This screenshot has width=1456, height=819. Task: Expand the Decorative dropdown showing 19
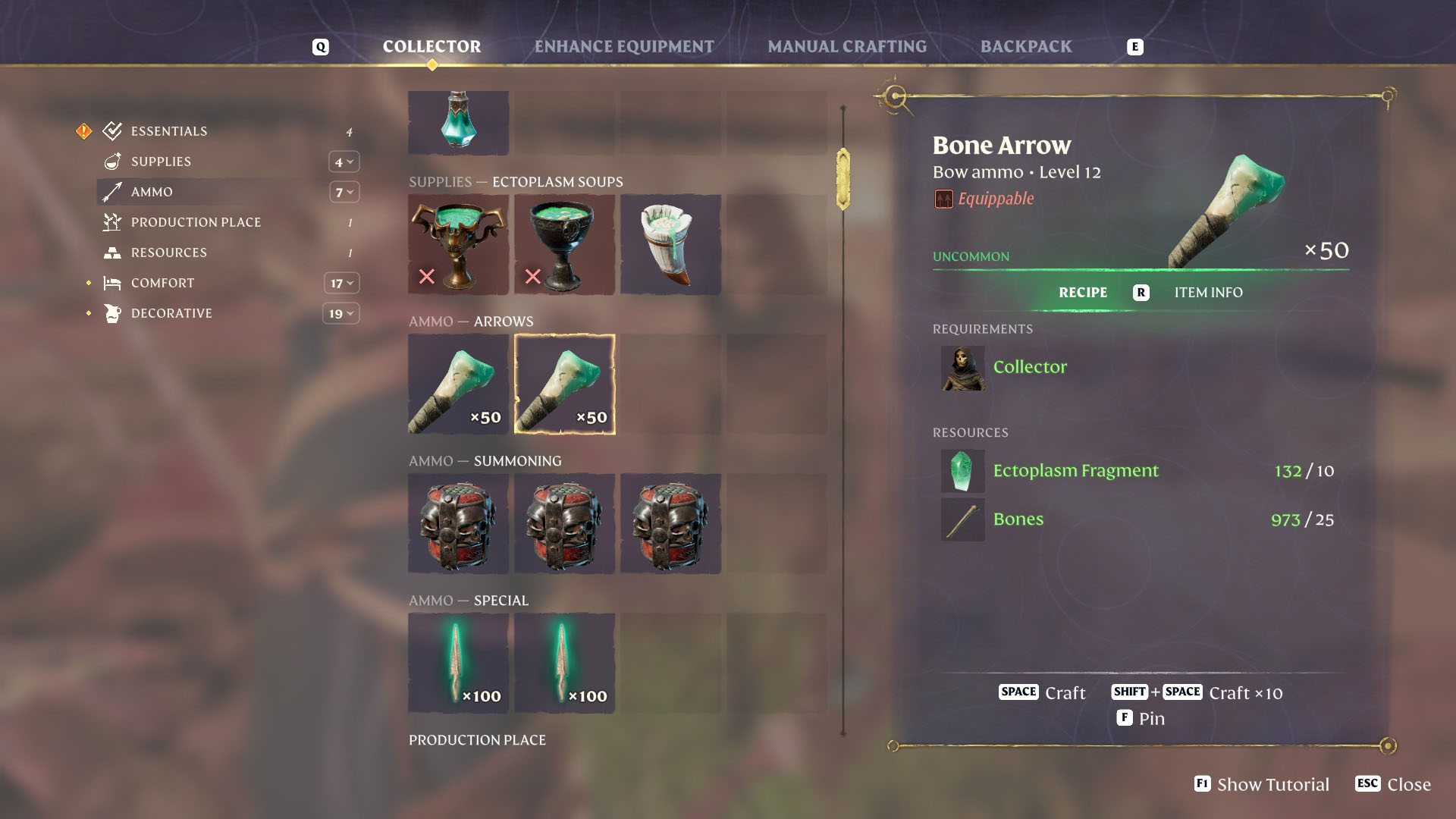[341, 313]
